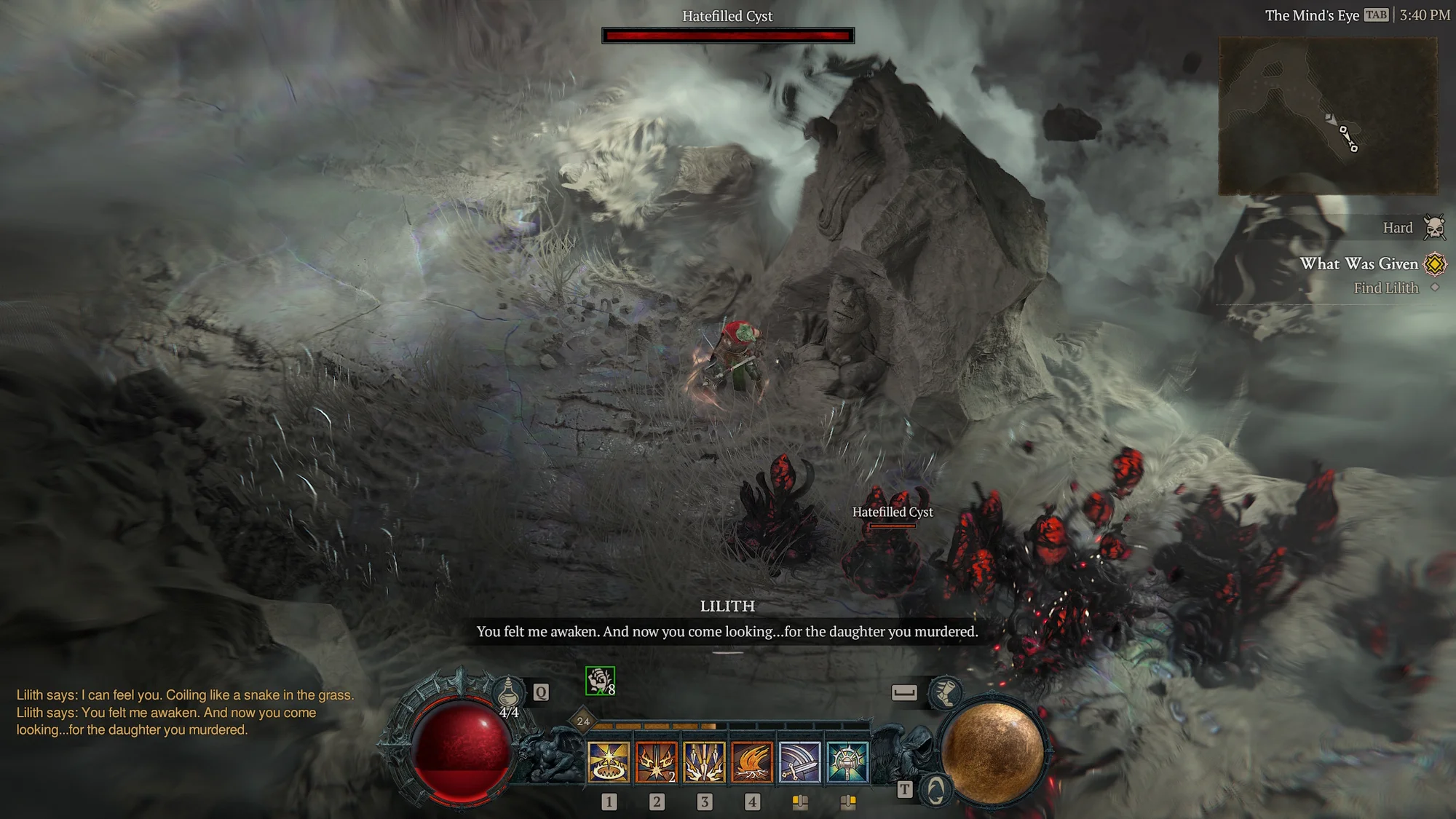Click the level 24 experience emblem

pos(582,721)
